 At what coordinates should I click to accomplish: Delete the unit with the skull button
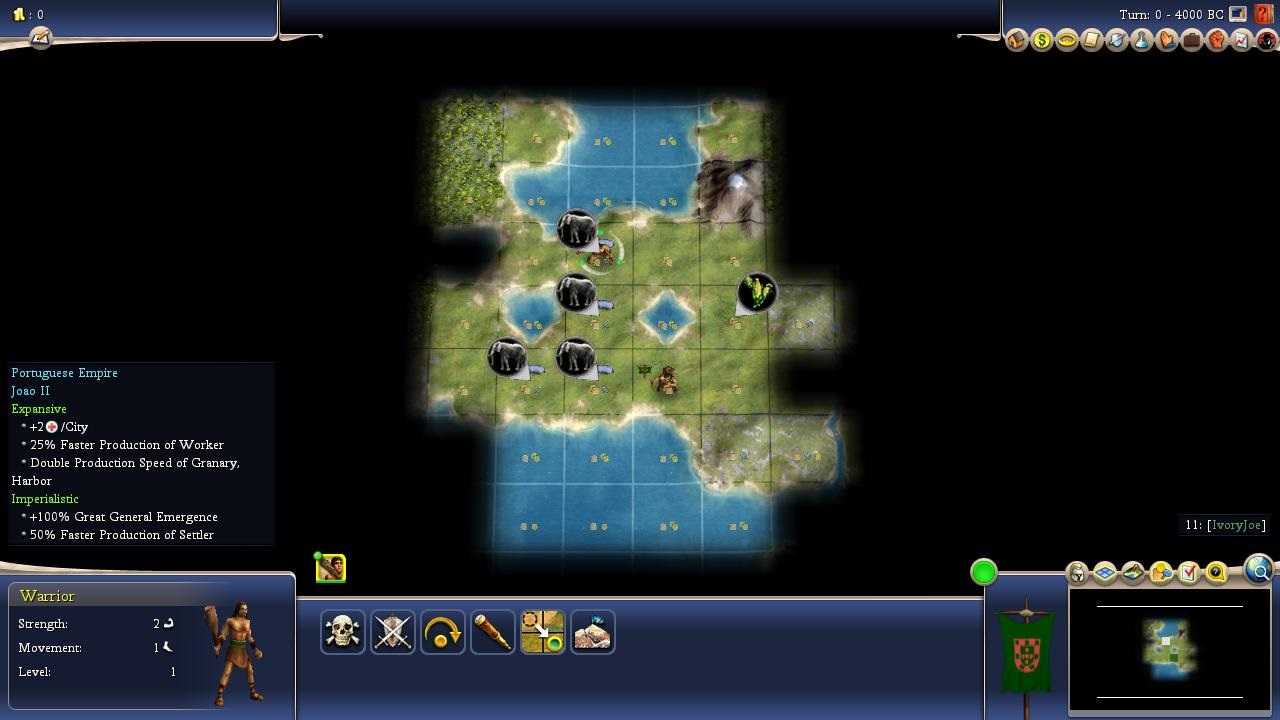click(x=343, y=632)
